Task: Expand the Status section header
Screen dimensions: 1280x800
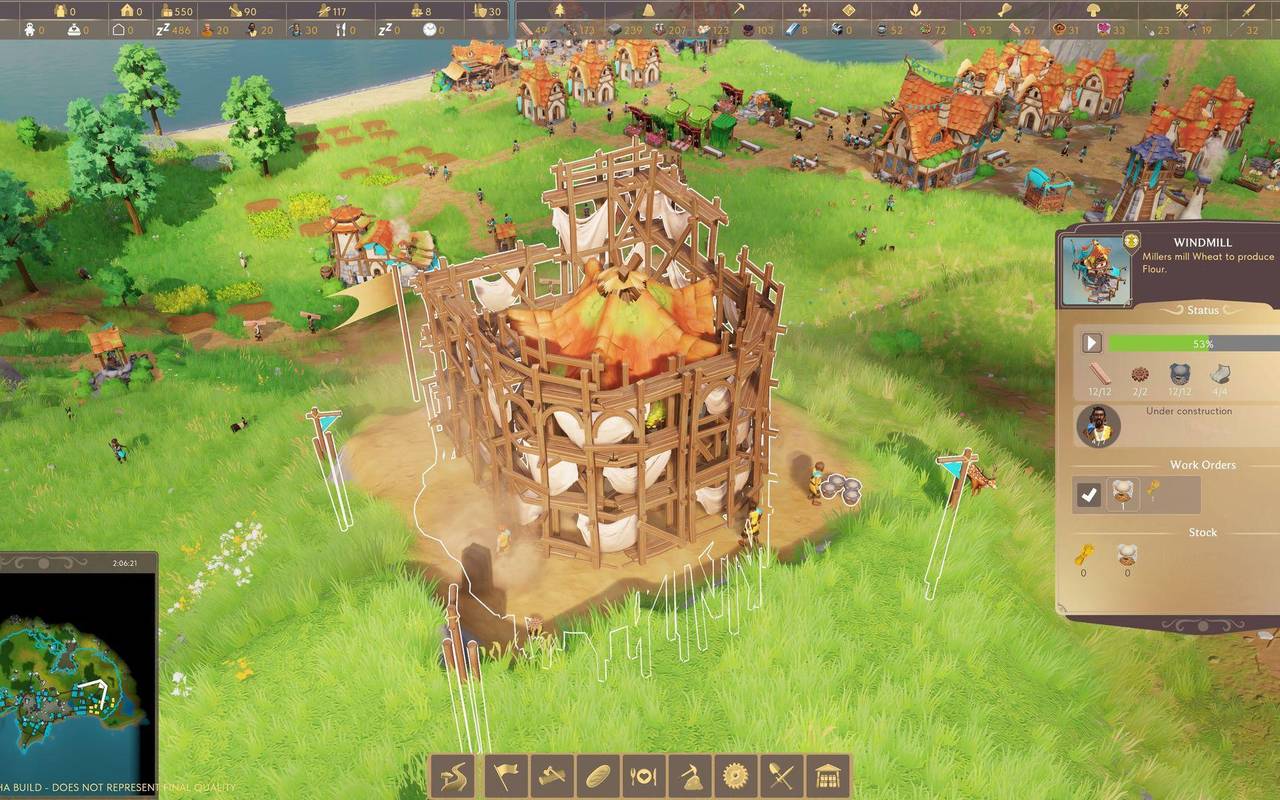Action: click(1202, 310)
